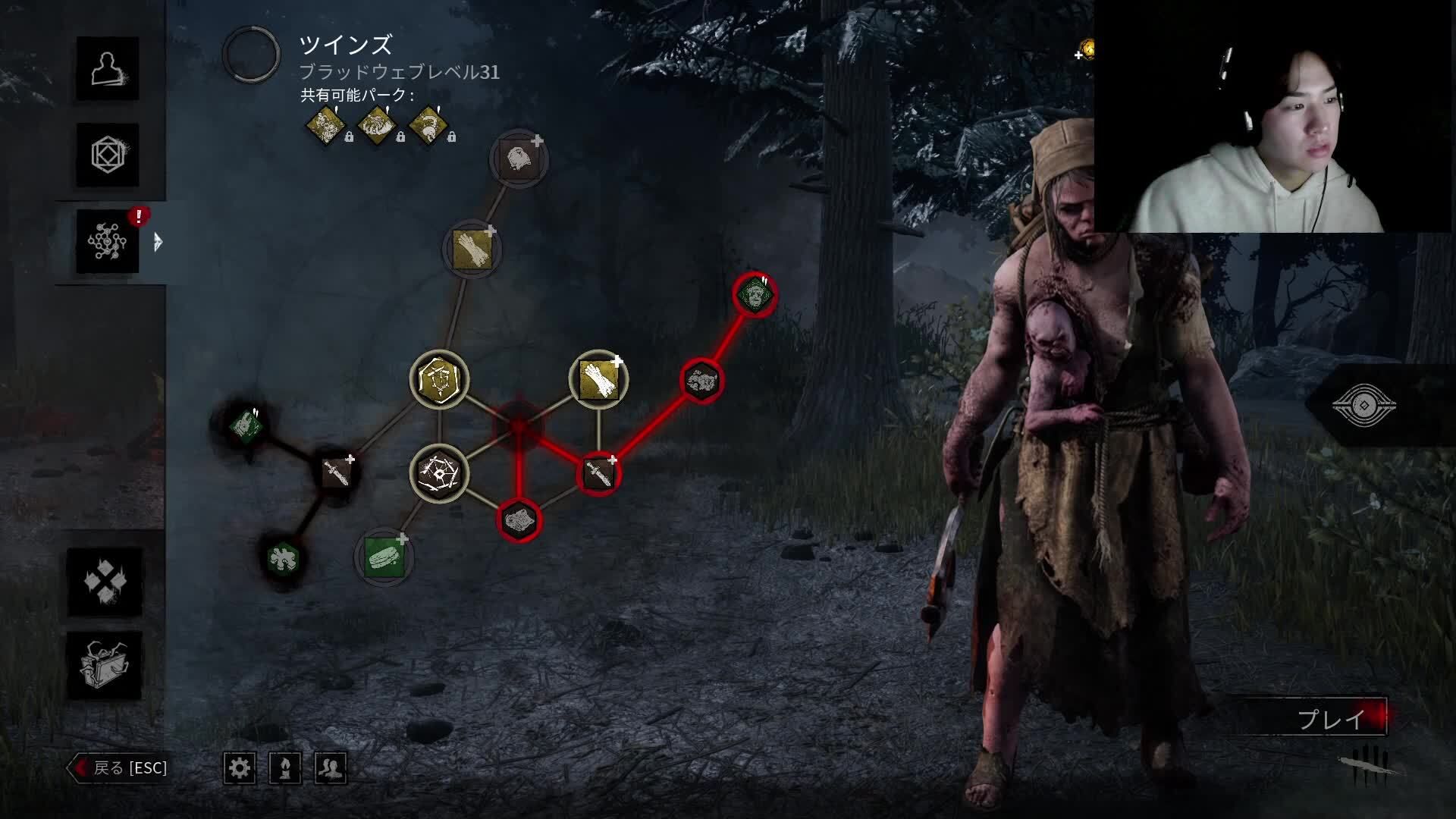Select the green bandage-roll node at the bottom

tap(384, 557)
